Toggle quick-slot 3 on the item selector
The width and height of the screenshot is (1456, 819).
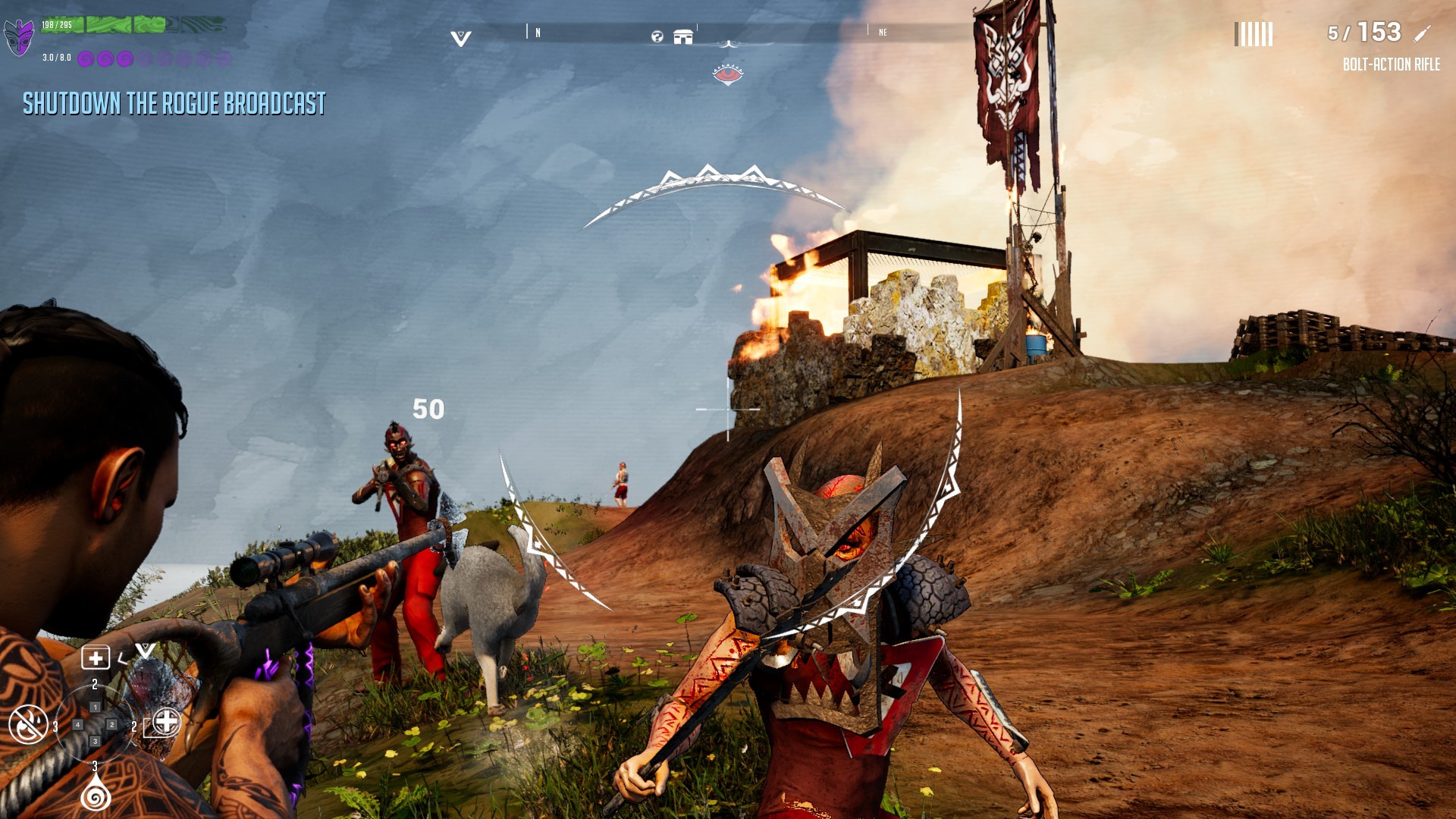click(95, 741)
